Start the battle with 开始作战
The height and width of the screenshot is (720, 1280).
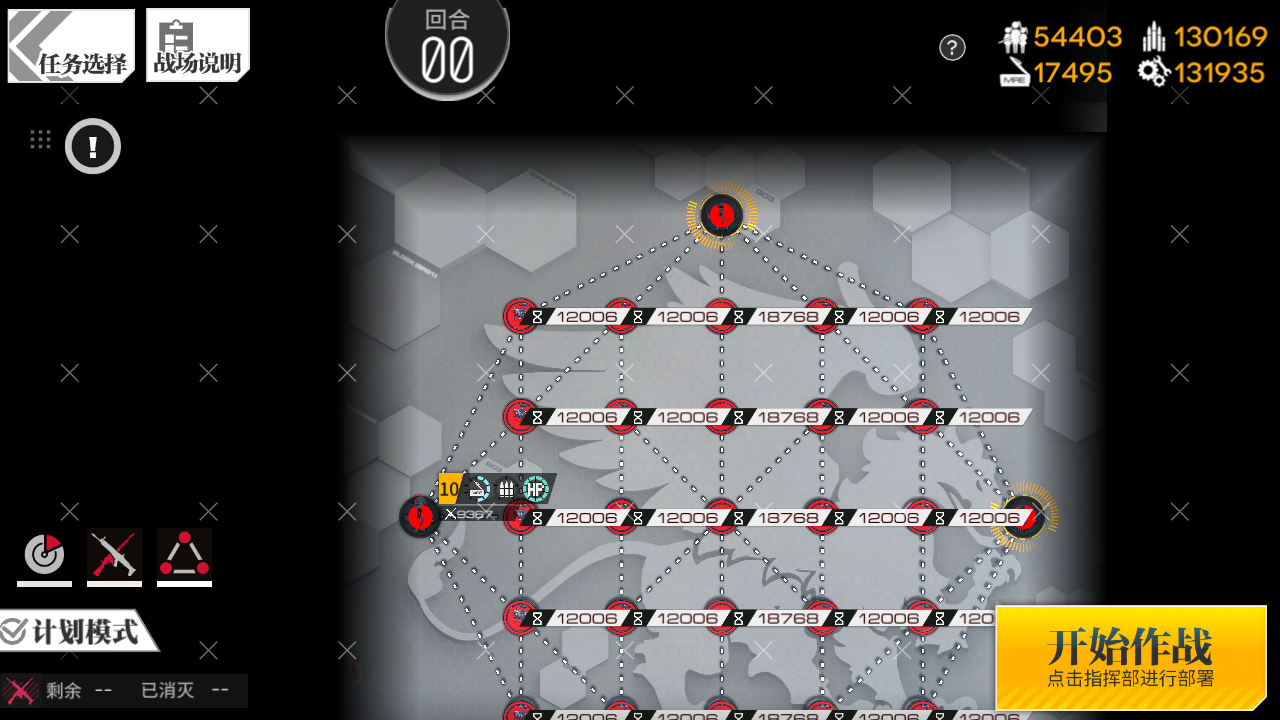click(x=1130, y=657)
